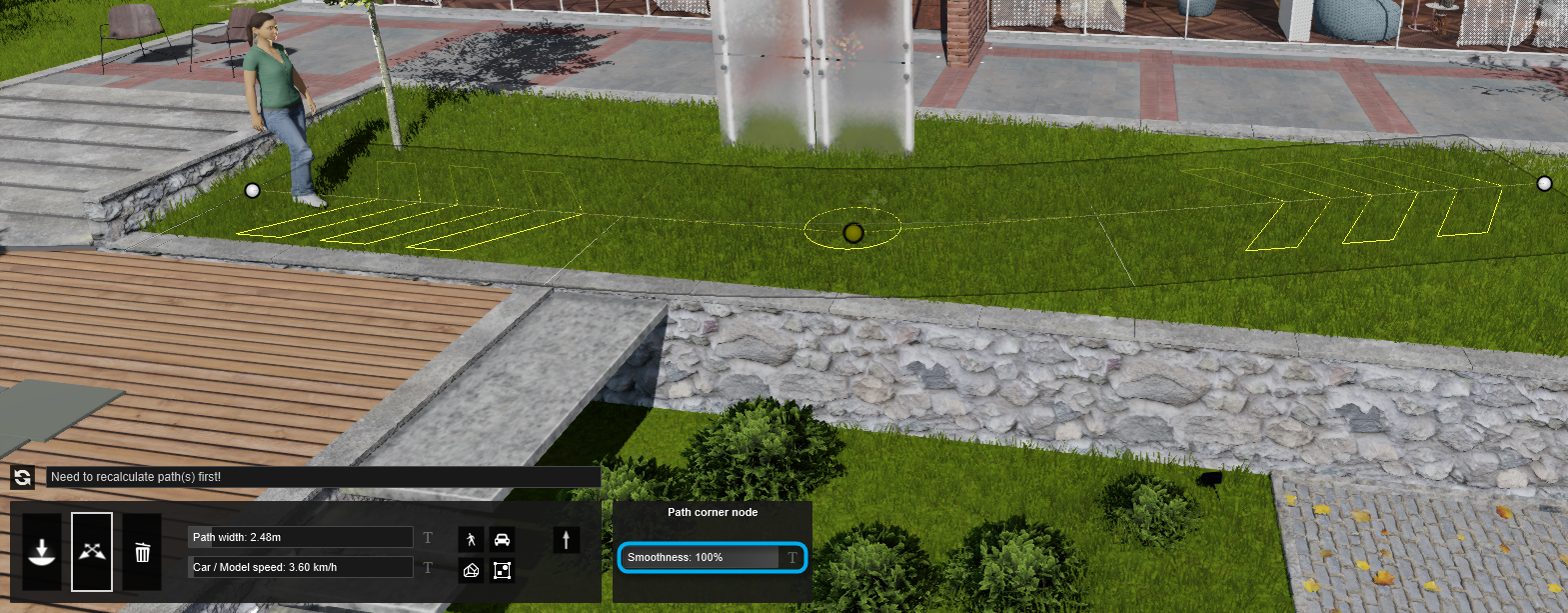
Task: Click the T button beside Path width
Action: 428,538
